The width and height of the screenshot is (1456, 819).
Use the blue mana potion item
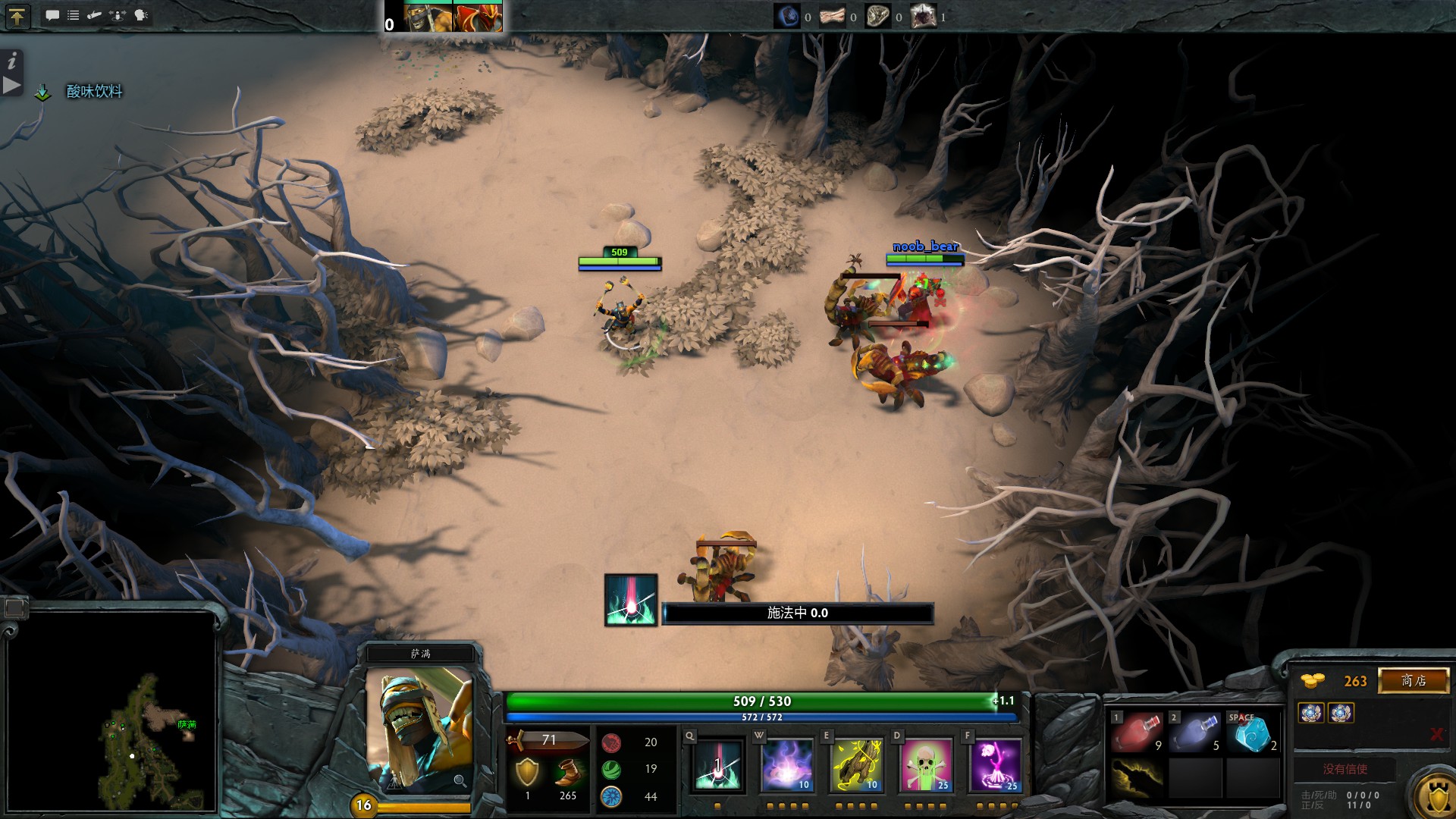coord(1194,733)
